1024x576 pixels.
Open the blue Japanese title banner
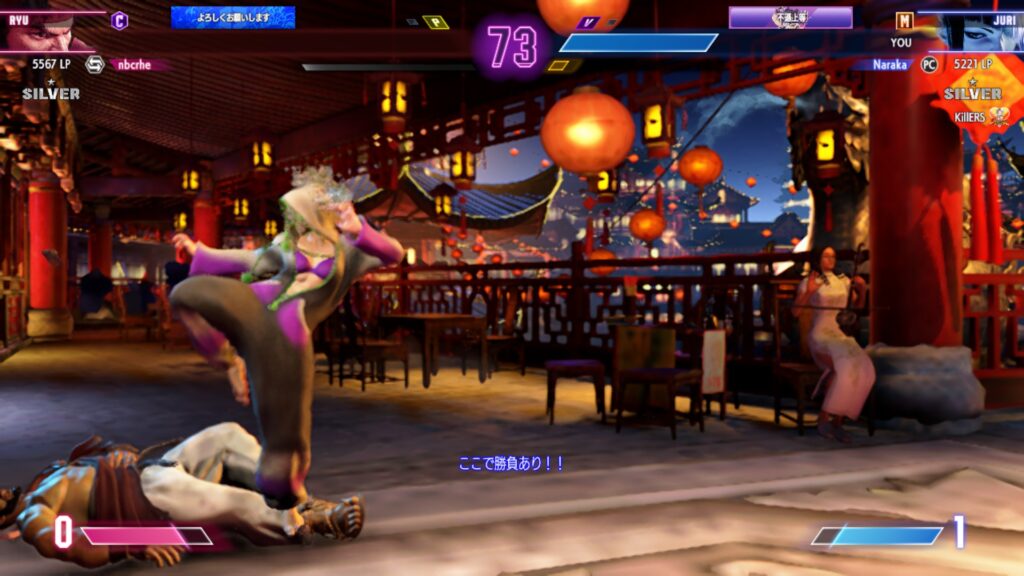(x=233, y=17)
